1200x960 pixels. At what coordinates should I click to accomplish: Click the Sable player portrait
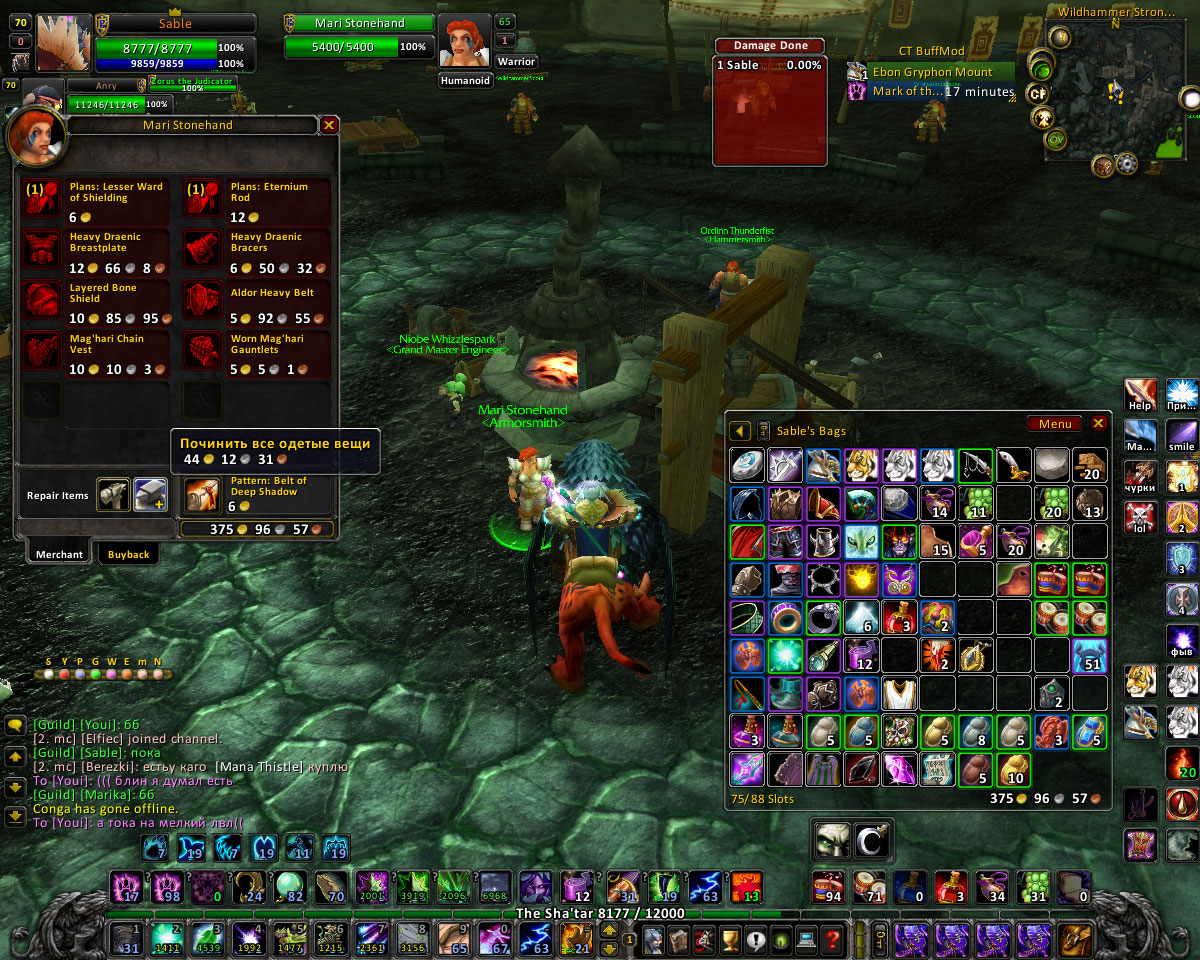(64, 42)
